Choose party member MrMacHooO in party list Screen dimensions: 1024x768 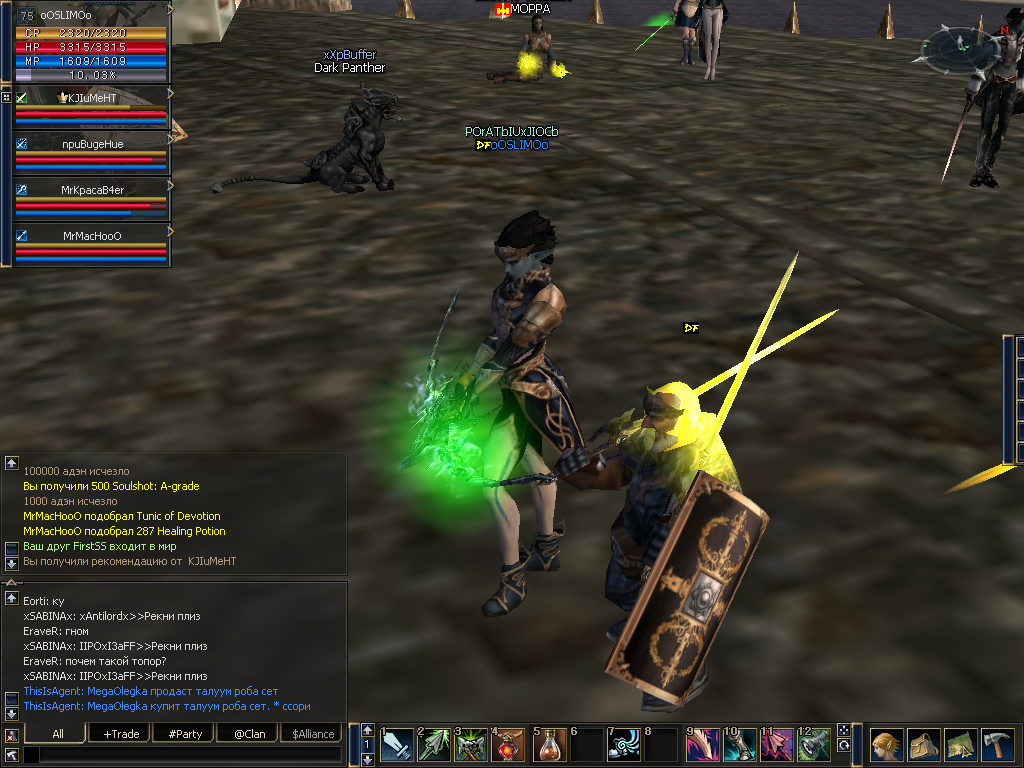pos(90,236)
